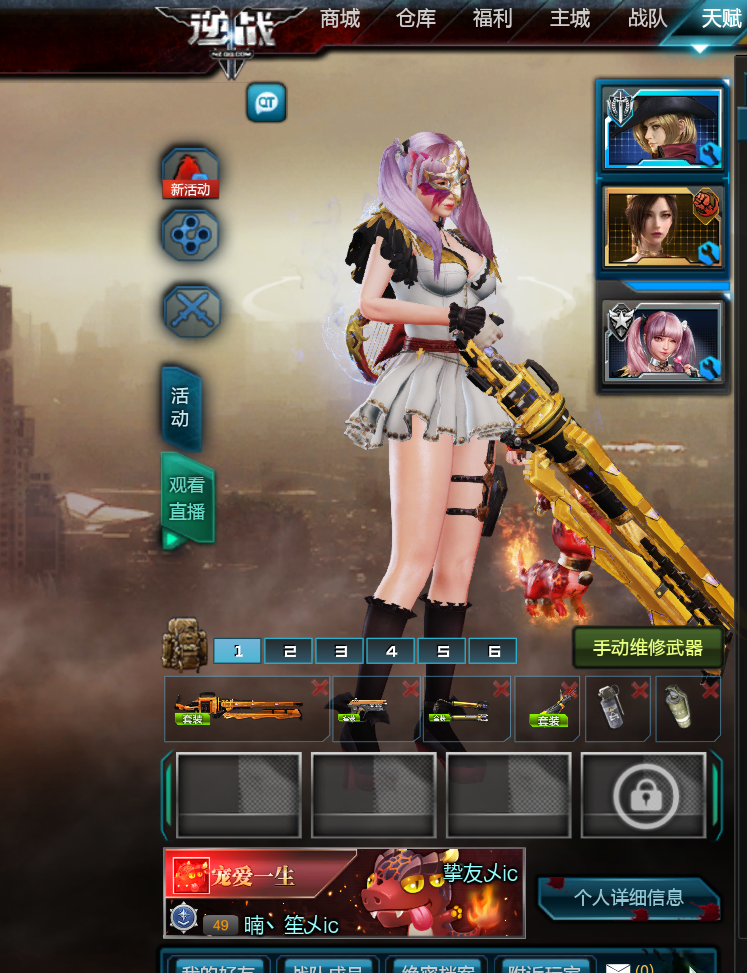747x973 pixels.
Task: Open the 商城 shop tab
Action: click(x=340, y=18)
